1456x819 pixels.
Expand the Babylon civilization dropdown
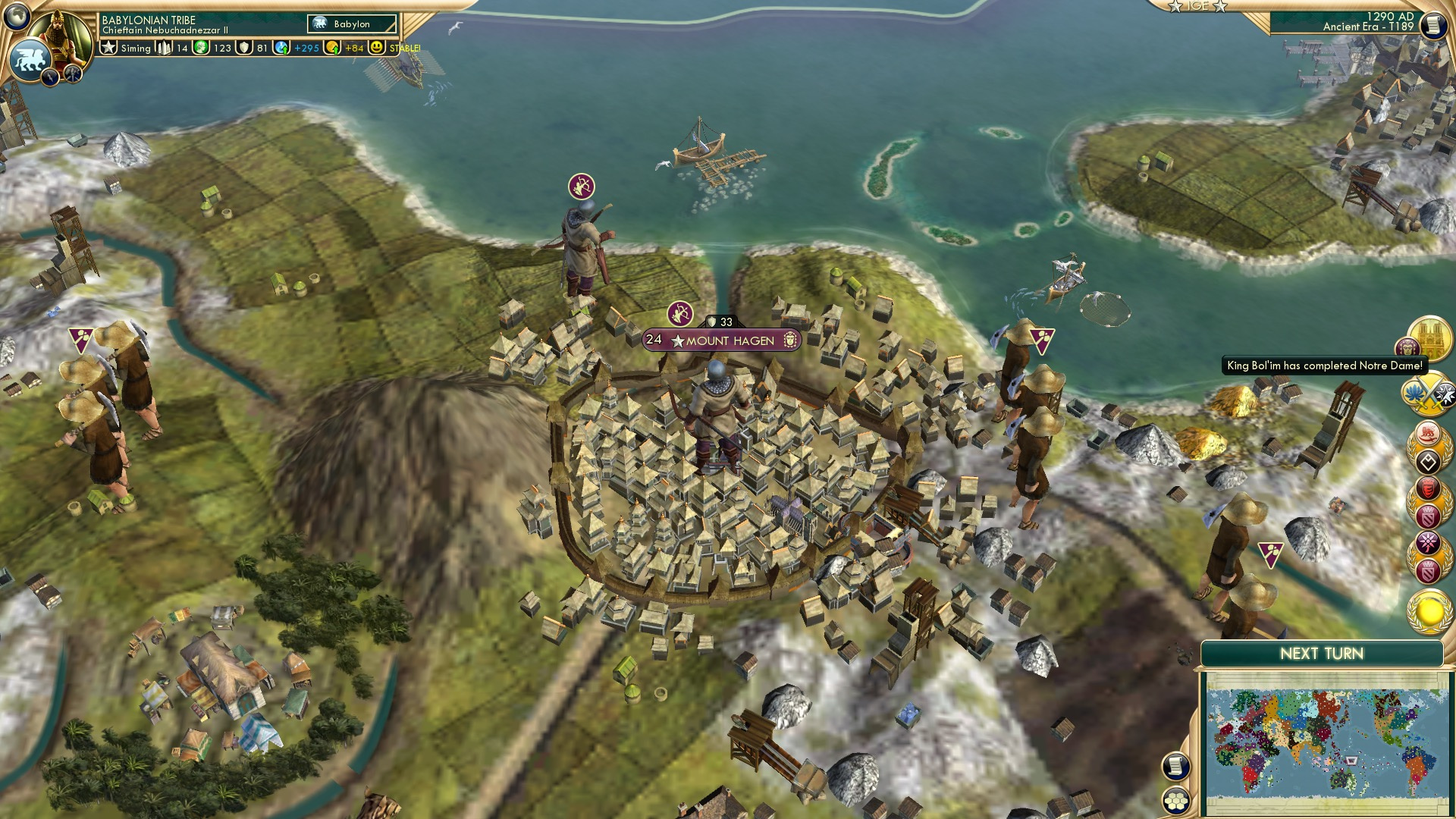[350, 24]
